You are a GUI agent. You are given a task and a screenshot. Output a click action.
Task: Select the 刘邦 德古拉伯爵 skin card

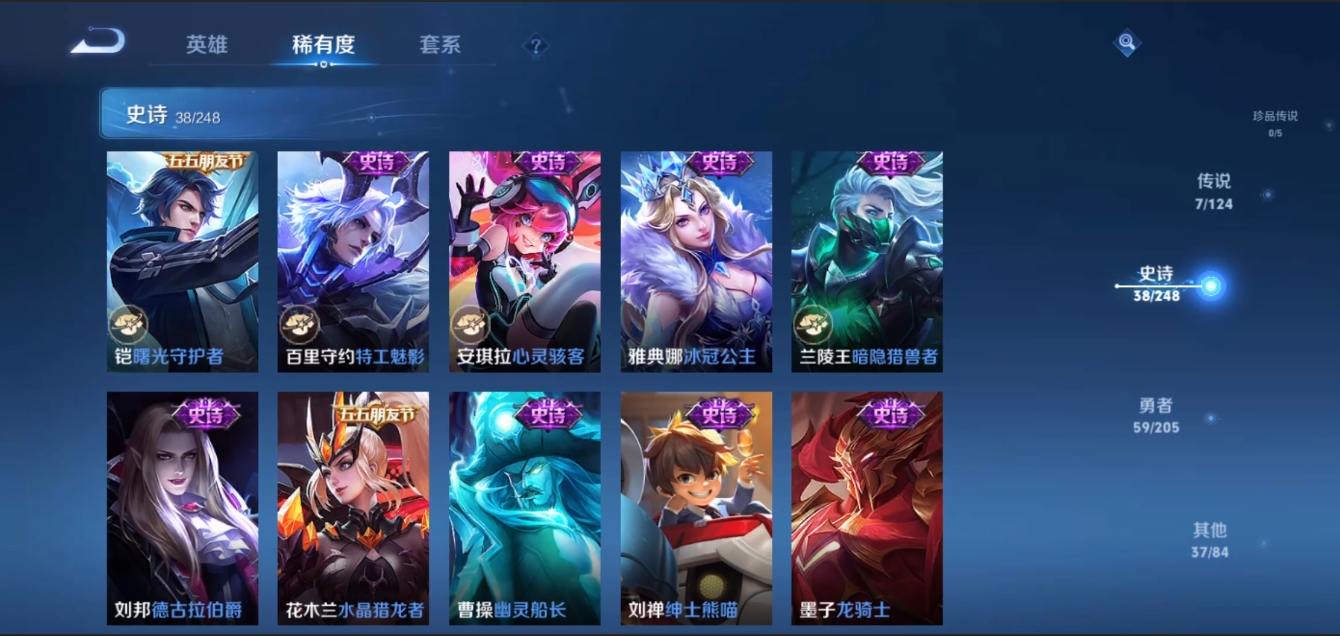[x=182, y=508]
